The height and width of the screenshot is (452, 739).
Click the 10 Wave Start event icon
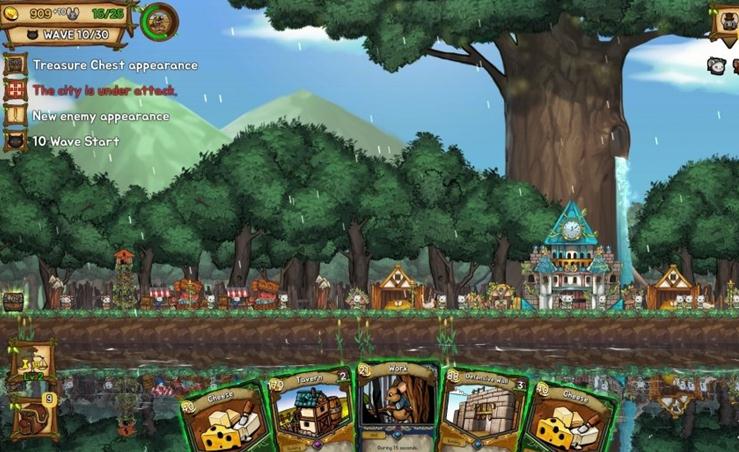[x=14, y=141]
